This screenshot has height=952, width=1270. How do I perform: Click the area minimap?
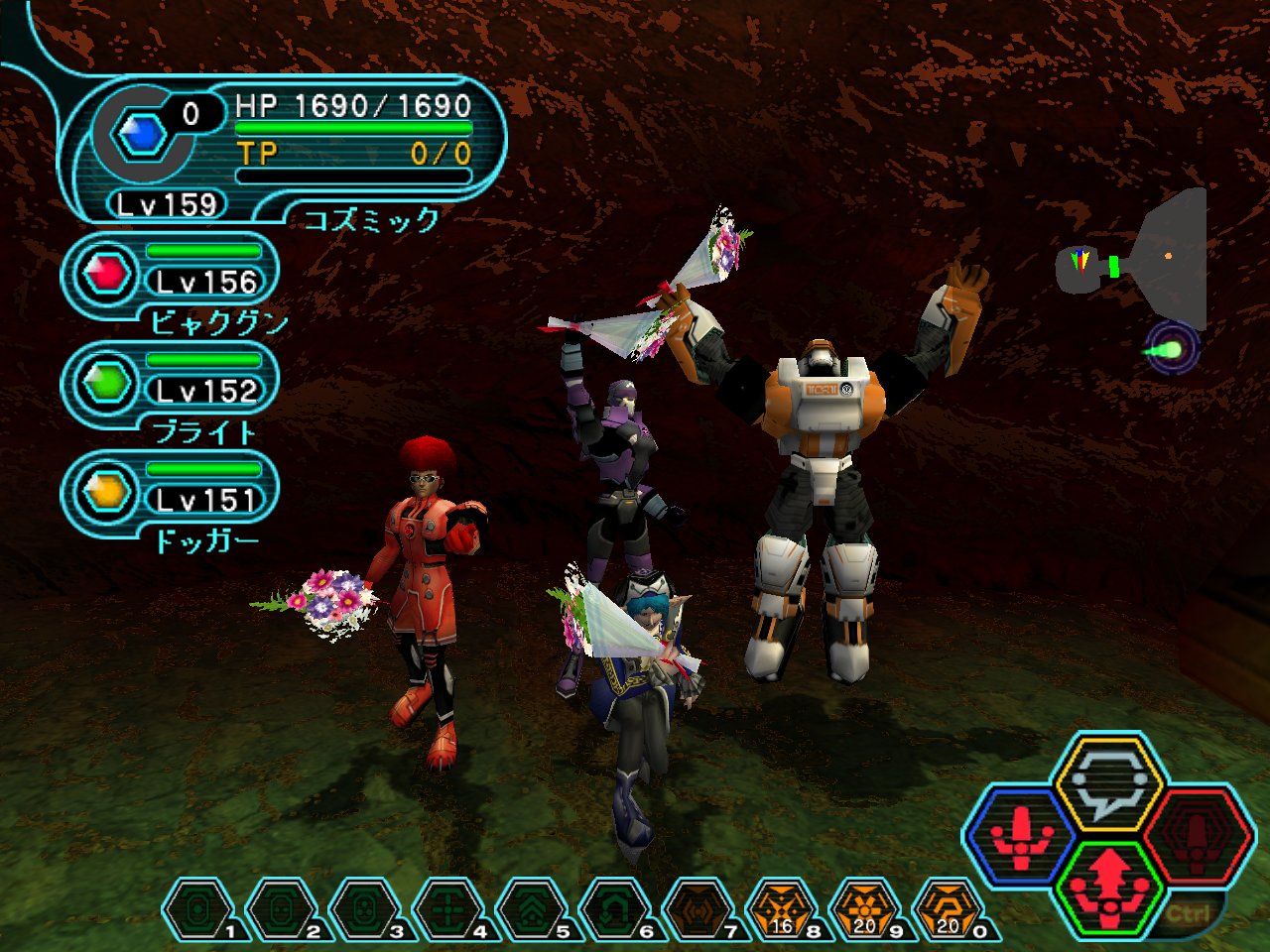click(x=1141, y=260)
